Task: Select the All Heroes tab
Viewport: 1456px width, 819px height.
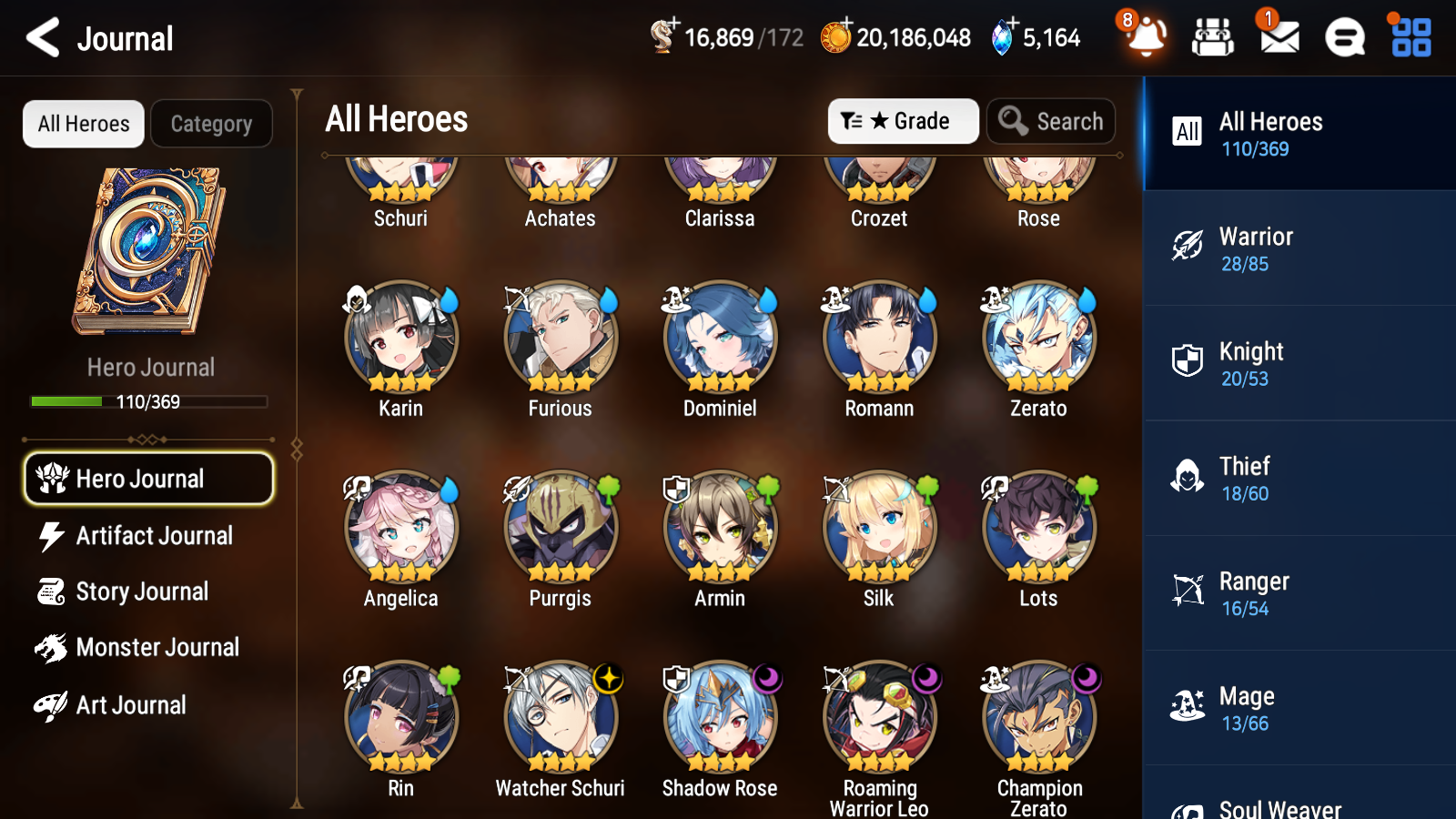Action: tap(83, 124)
